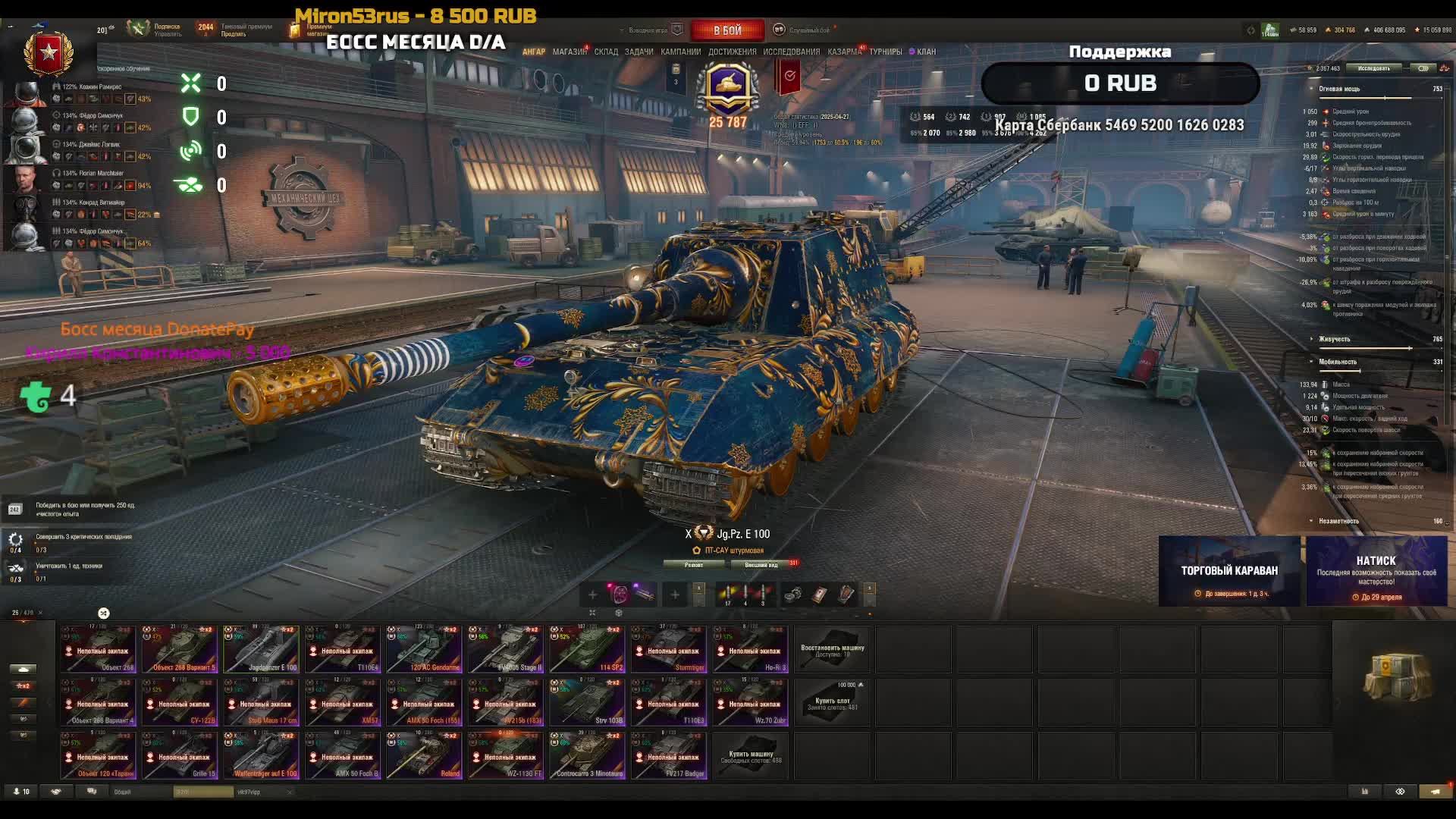Open the ТОРГОВЫЙ КАРАВАН event banner
Image resolution: width=1456 pixels, height=819 pixels.
point(1229,571)
